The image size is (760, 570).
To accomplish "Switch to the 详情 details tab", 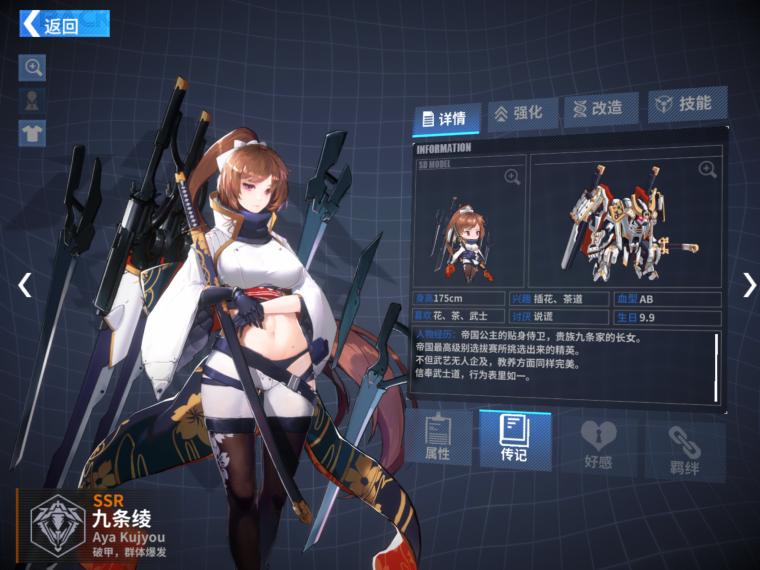I will [x=446, y=118].
